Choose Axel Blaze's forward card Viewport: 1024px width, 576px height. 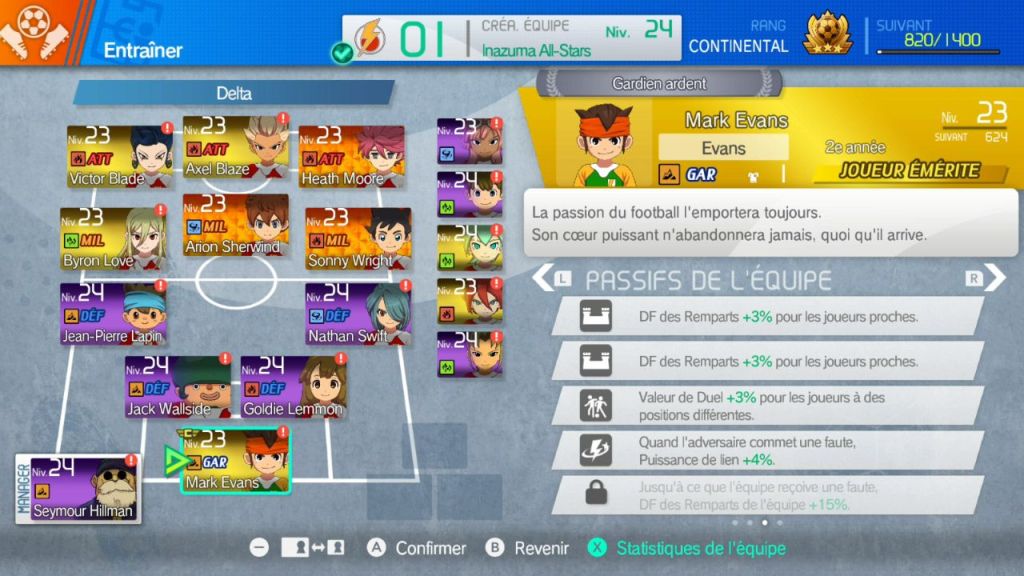pos(236,148)
